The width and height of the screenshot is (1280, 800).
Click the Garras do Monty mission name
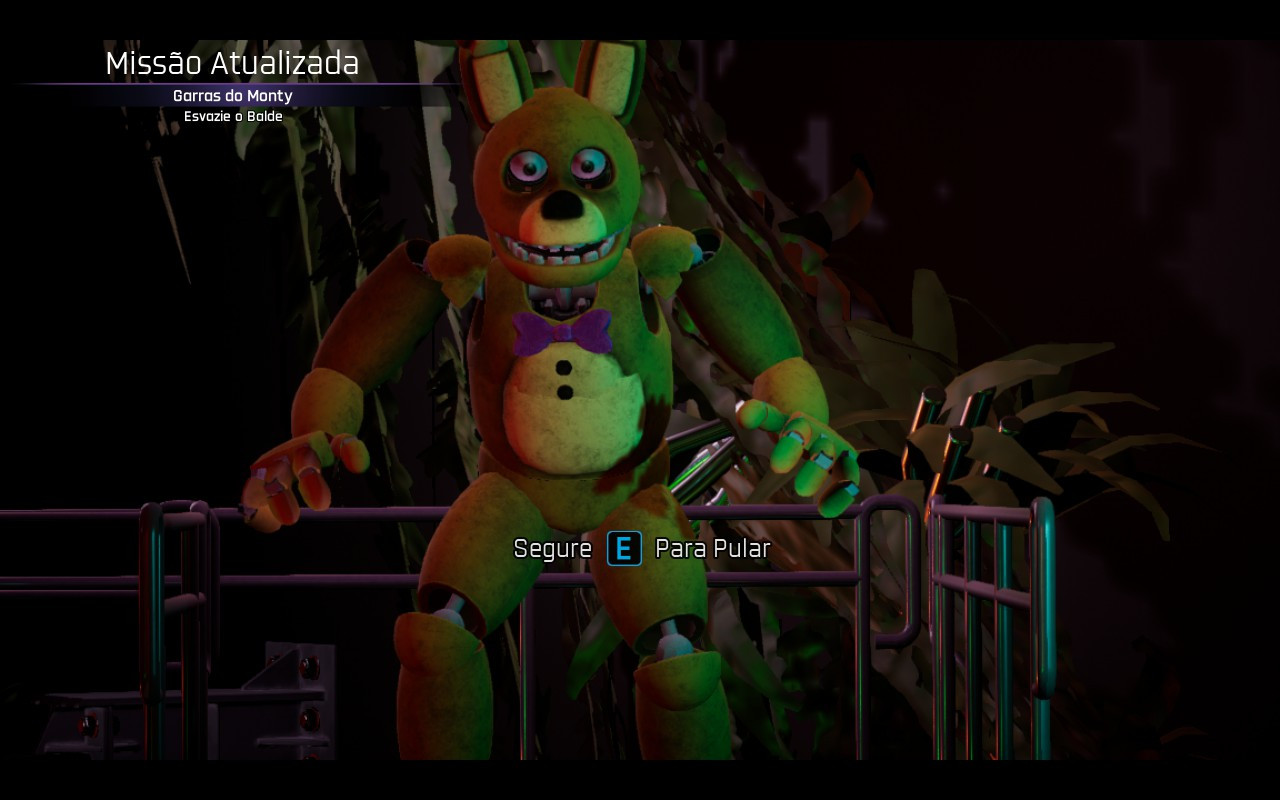click(231, 96)
